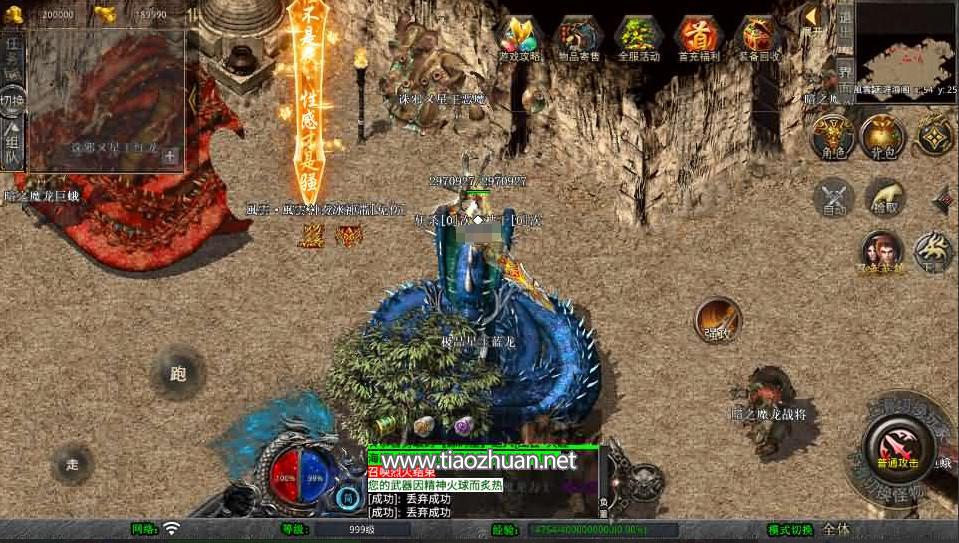Activate the 强攻 forced attack button
This screenshot has width=959, height=543.
pos(717,320)
